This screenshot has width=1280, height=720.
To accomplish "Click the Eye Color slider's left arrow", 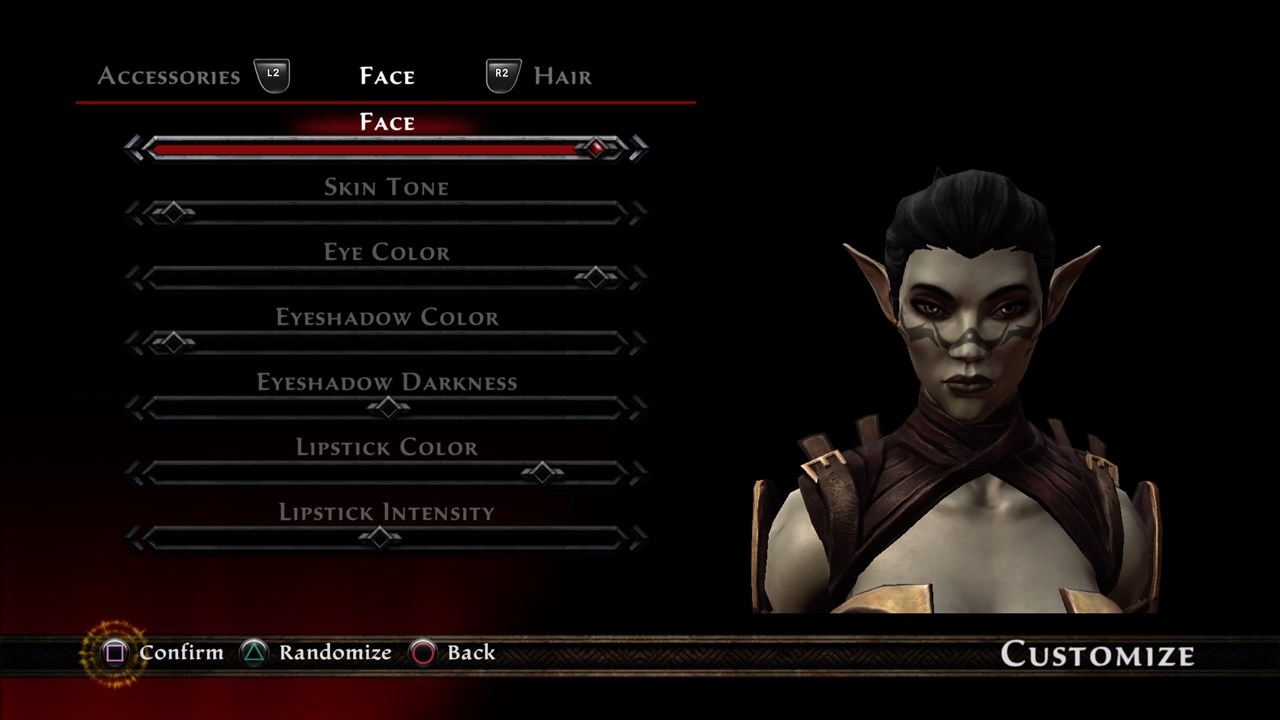I will (x=135, y=277).
